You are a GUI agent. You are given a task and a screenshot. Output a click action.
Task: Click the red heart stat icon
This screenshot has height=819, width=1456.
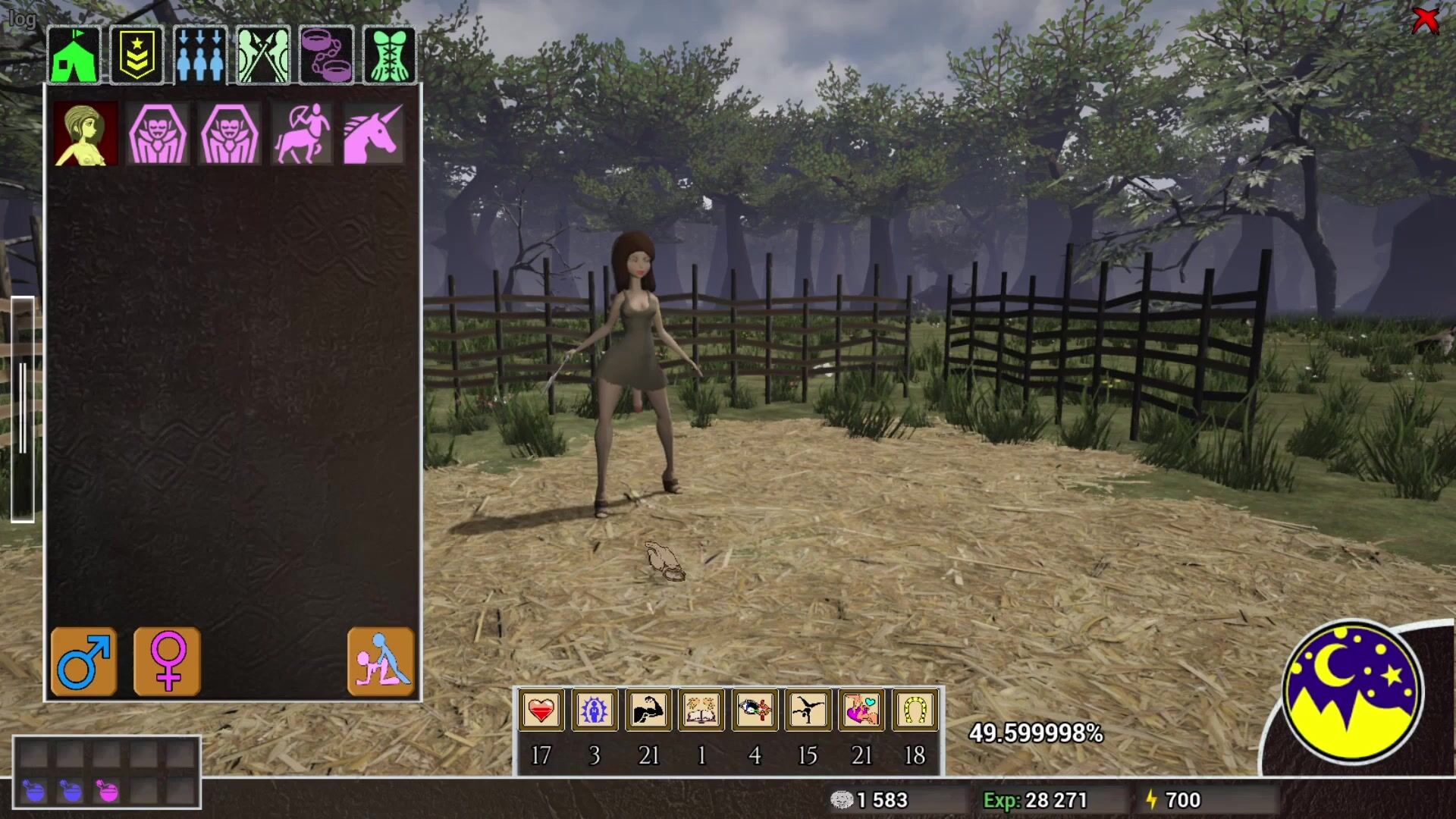coord(541,711)
